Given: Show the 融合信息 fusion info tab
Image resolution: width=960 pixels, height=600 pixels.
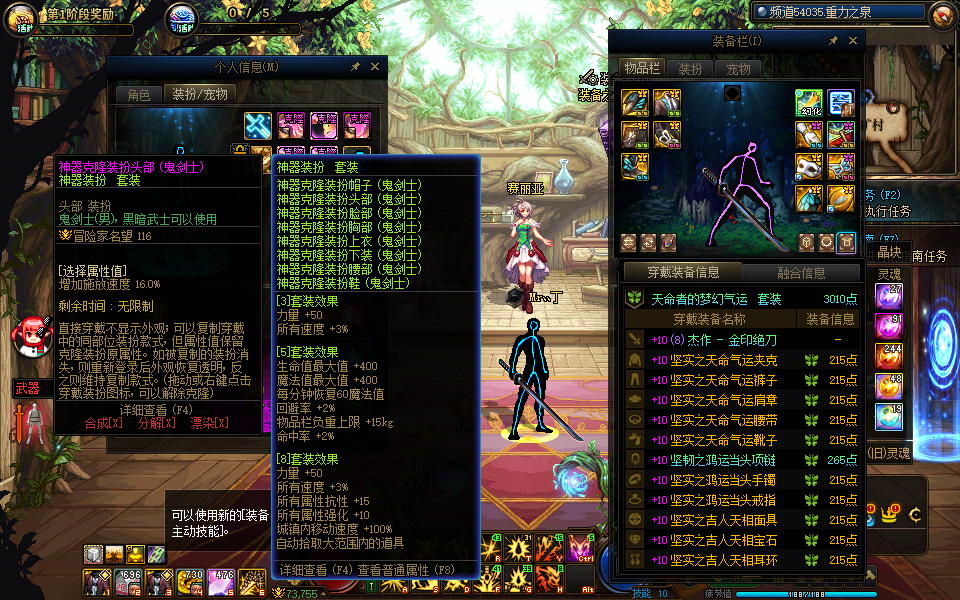Looking at the screenshot, I should 800,273.
